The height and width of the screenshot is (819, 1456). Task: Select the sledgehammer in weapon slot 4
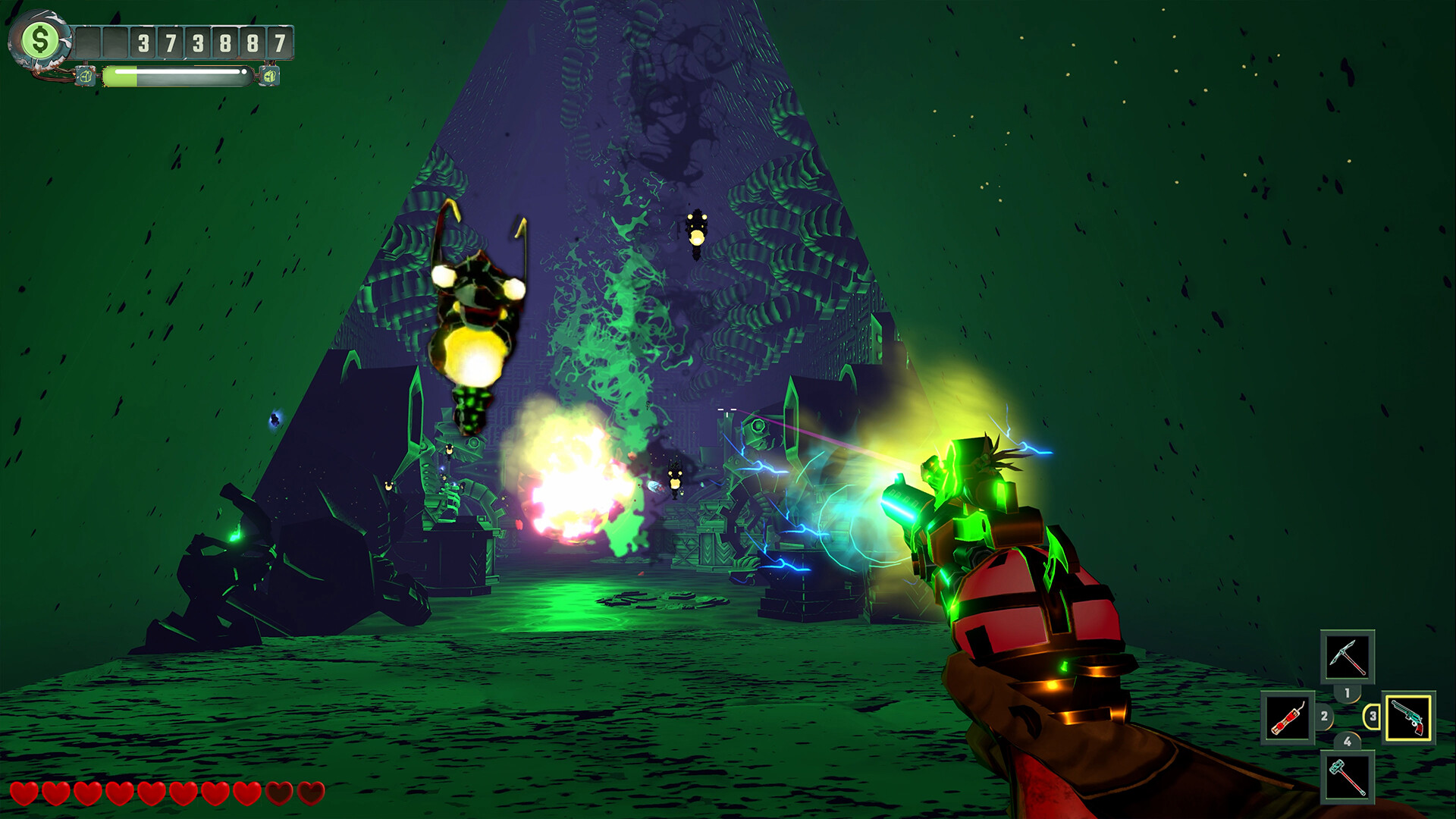coord(1347,777)
